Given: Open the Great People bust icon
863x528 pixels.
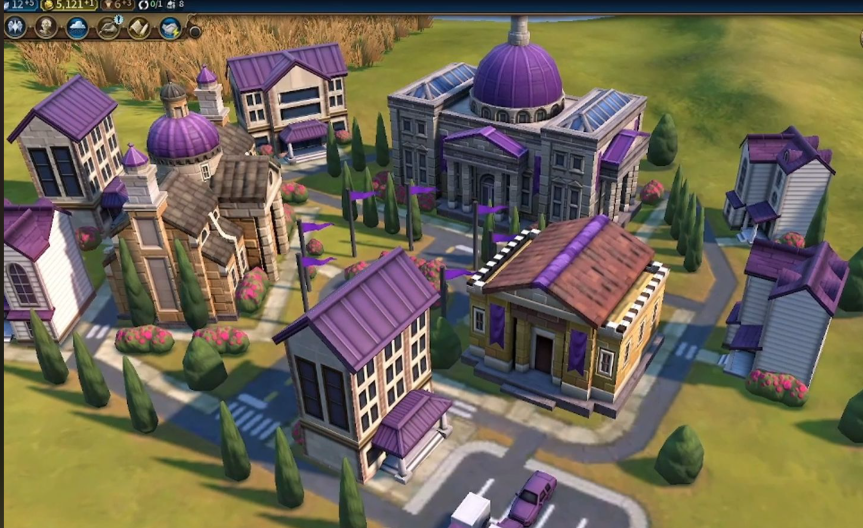Looking at the screenshot, I should click(46, 27).
